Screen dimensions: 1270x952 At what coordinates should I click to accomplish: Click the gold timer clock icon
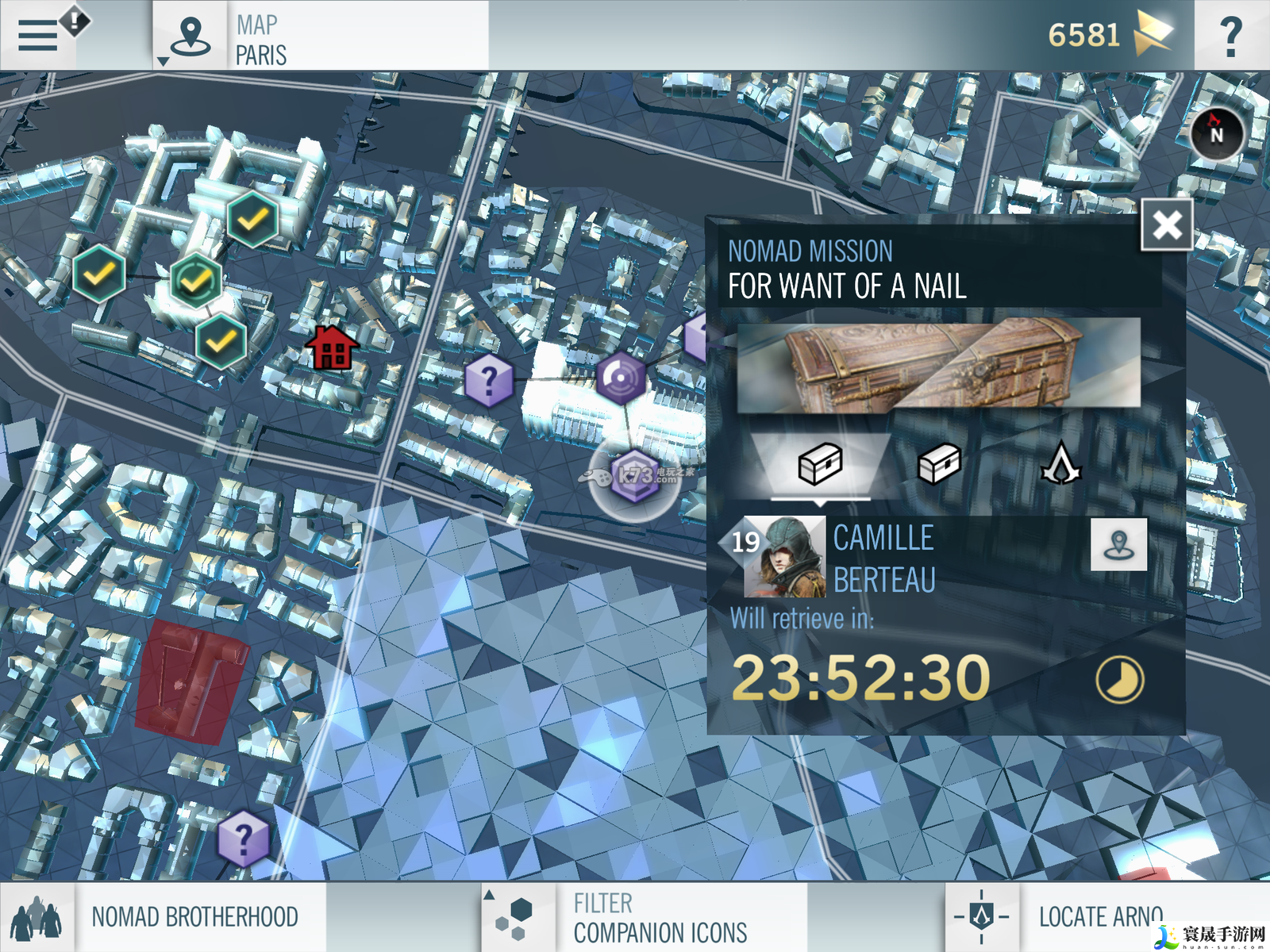tap(1119, 680)
